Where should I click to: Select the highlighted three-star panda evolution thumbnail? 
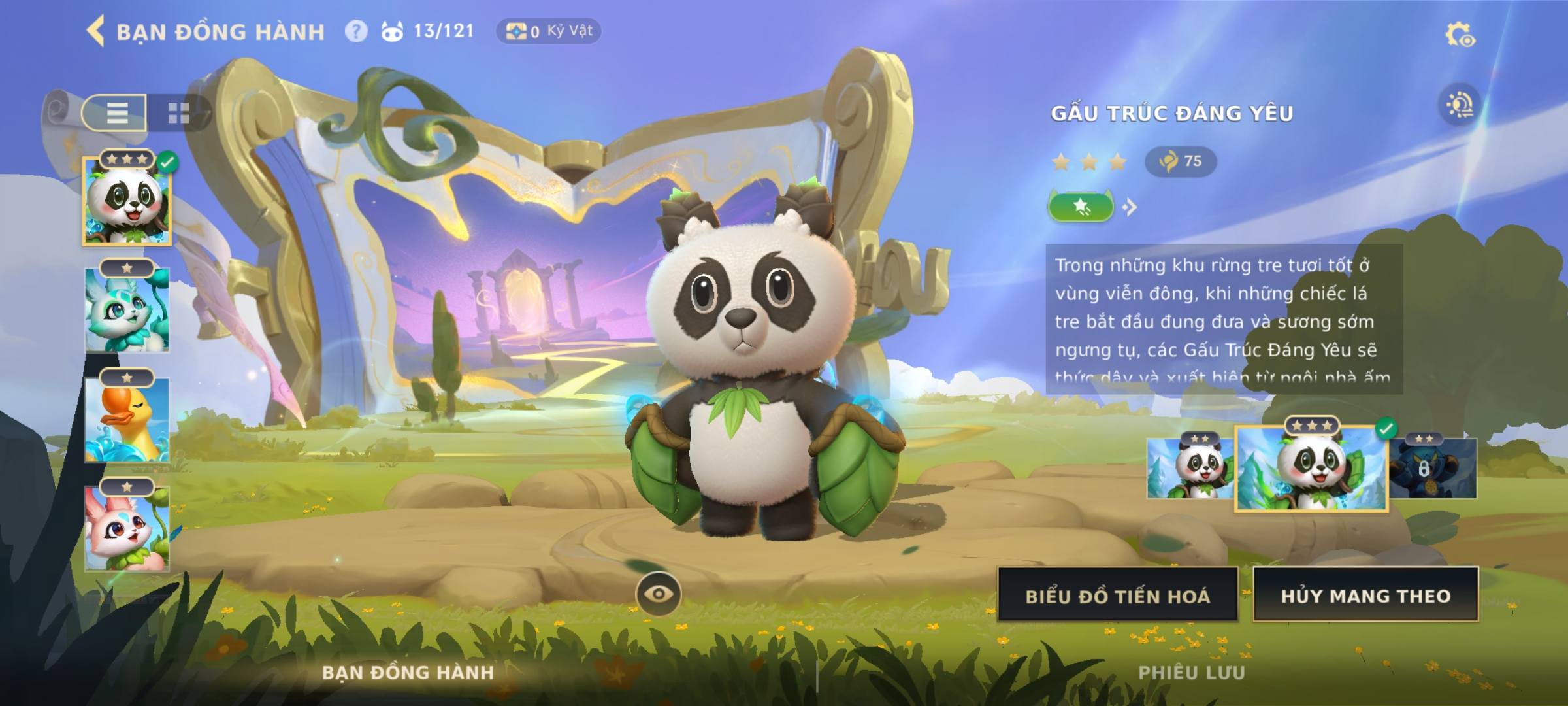[1311, 469]
